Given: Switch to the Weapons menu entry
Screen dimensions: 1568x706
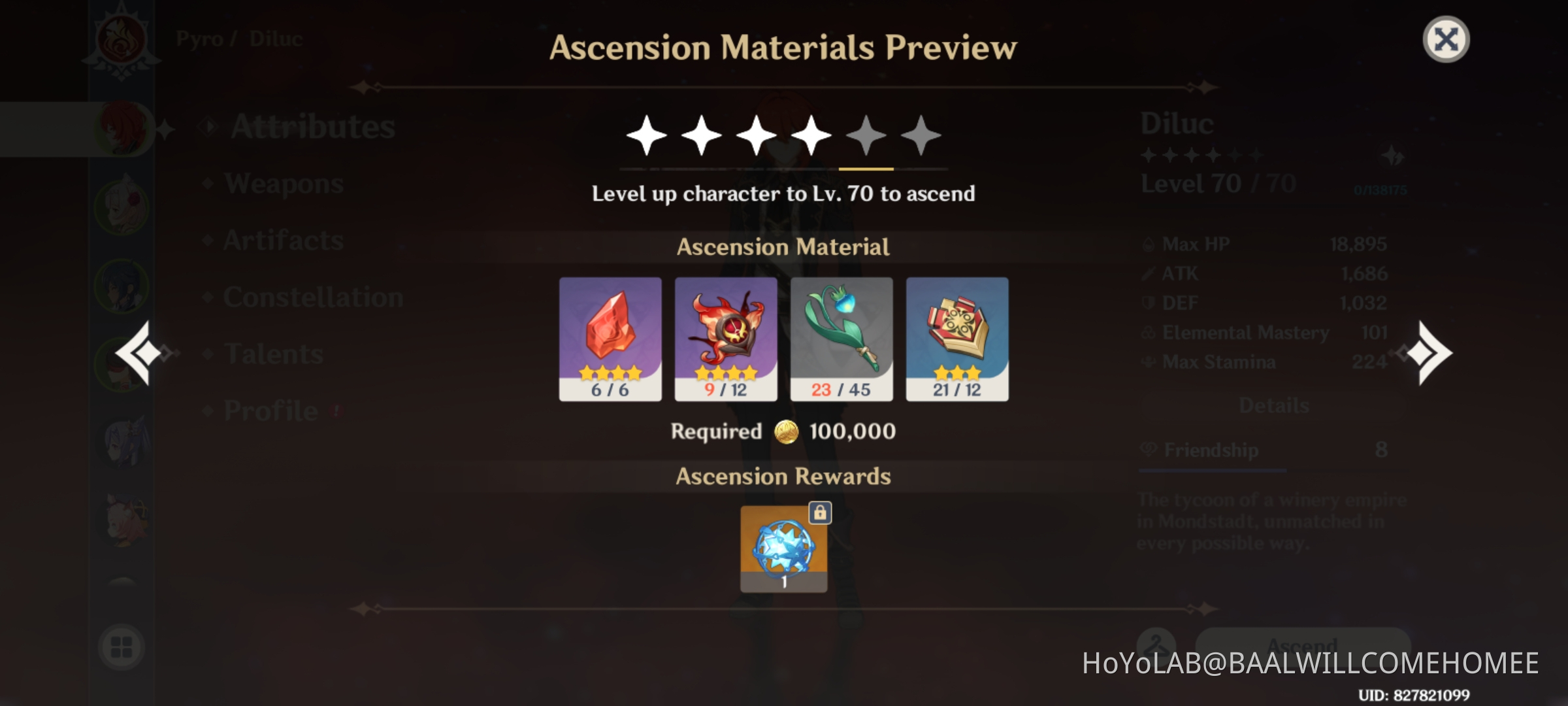Looking at the screenshot, I should 281,184.
